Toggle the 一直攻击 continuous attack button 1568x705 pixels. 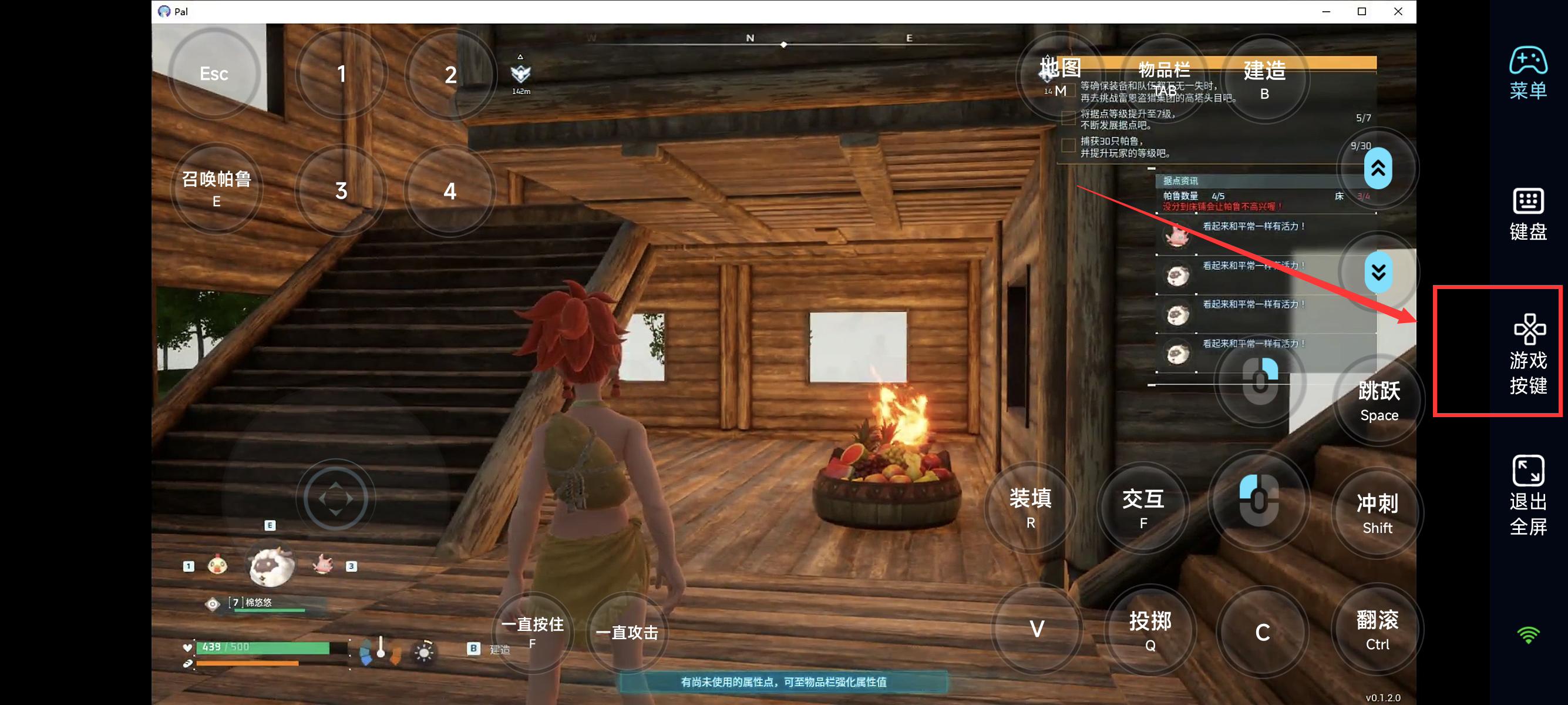627,633
